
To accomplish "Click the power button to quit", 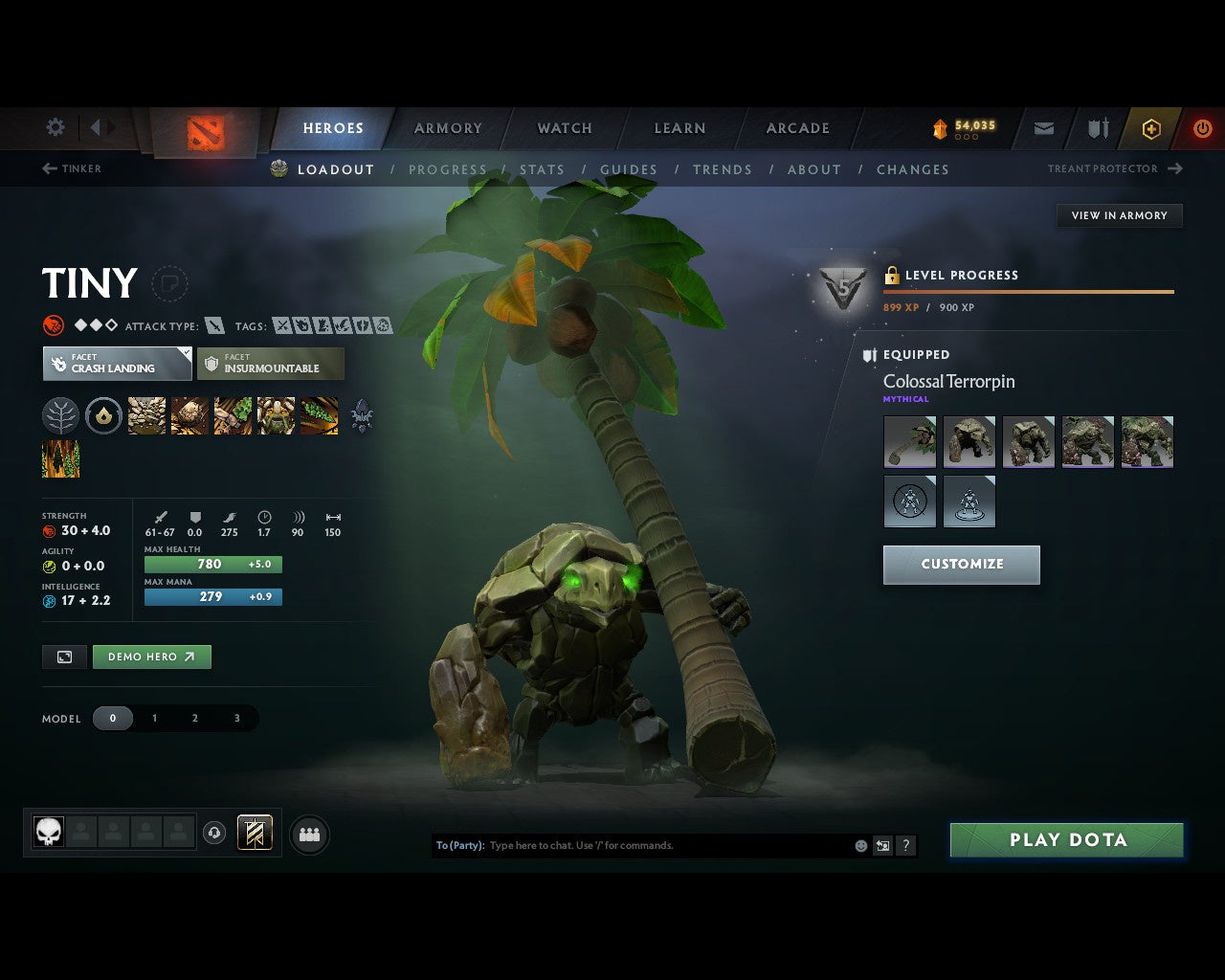I will (x=1202, y=128).
